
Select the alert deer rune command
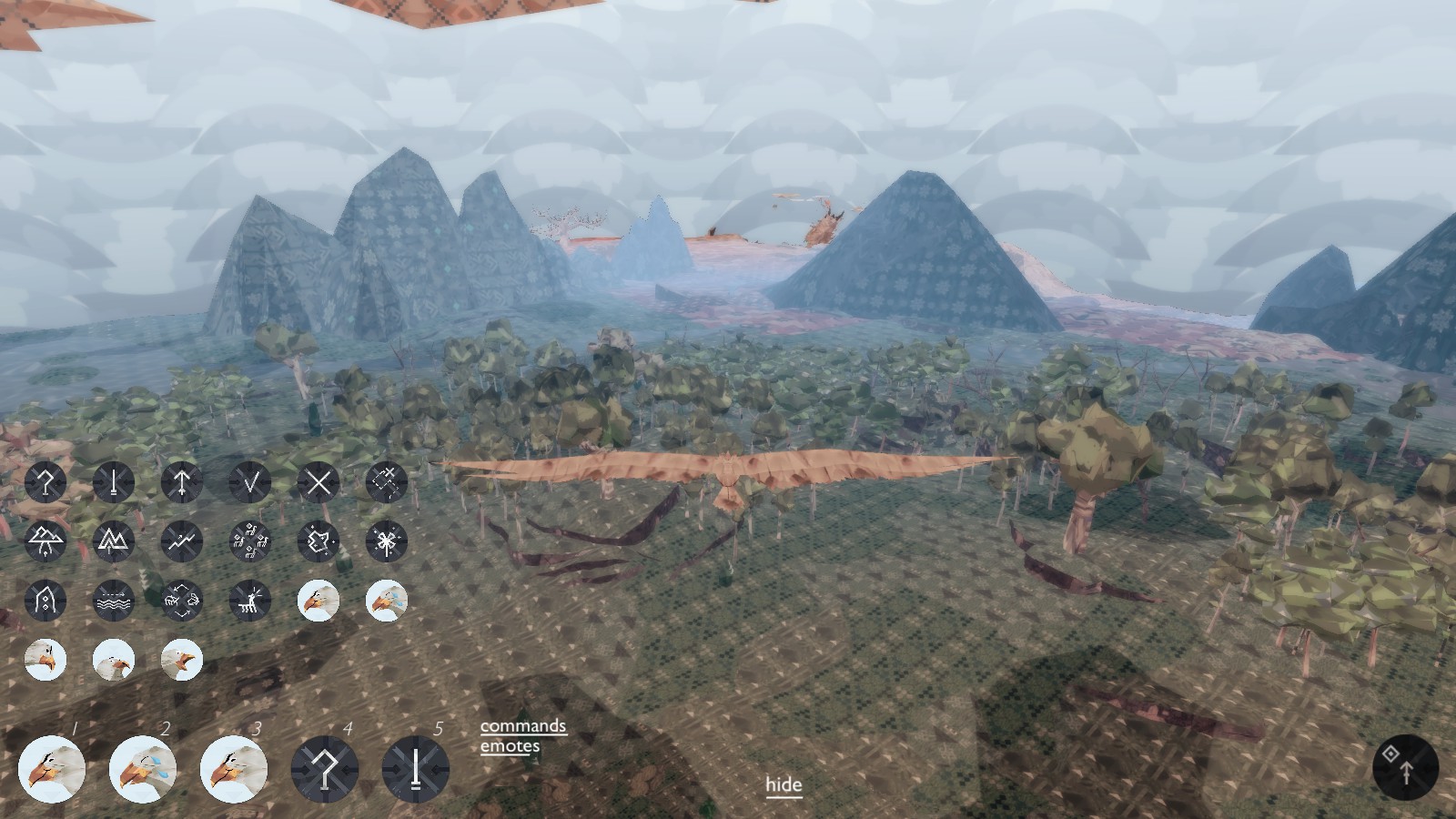tap(249, 602)
